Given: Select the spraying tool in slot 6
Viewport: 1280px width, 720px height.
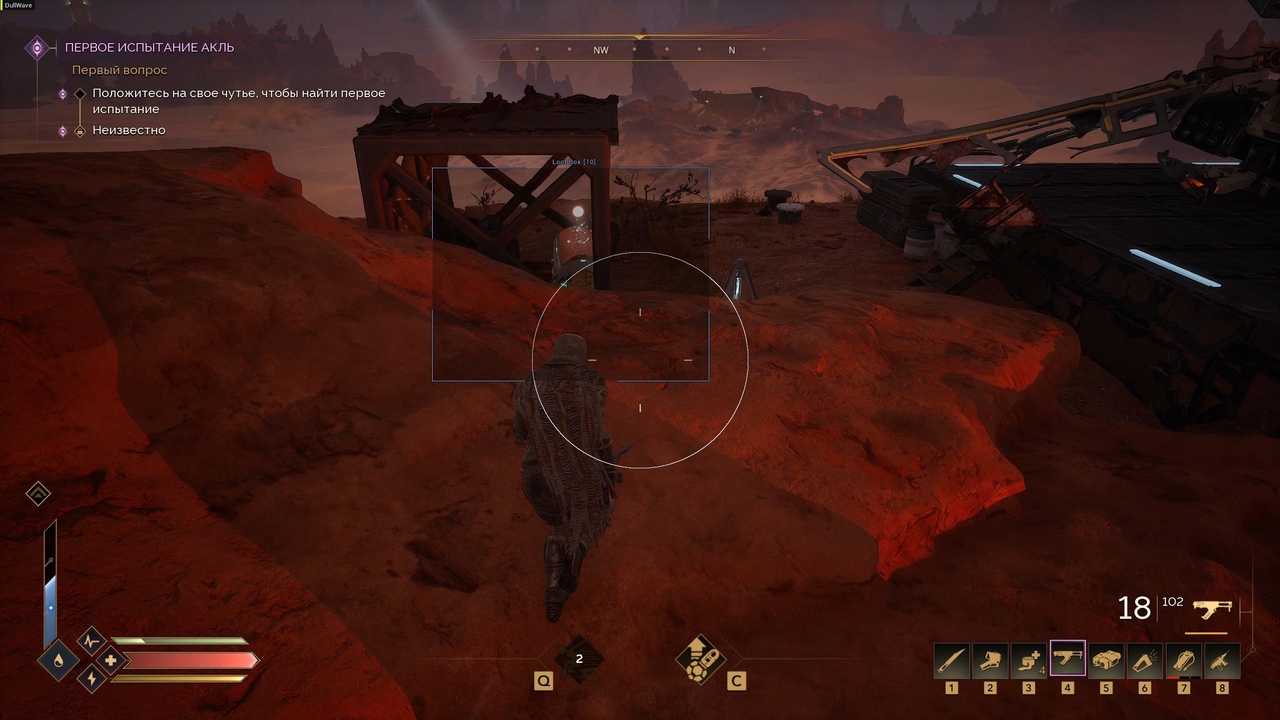Looking at the screenshot, I should tap(1145, 661).
